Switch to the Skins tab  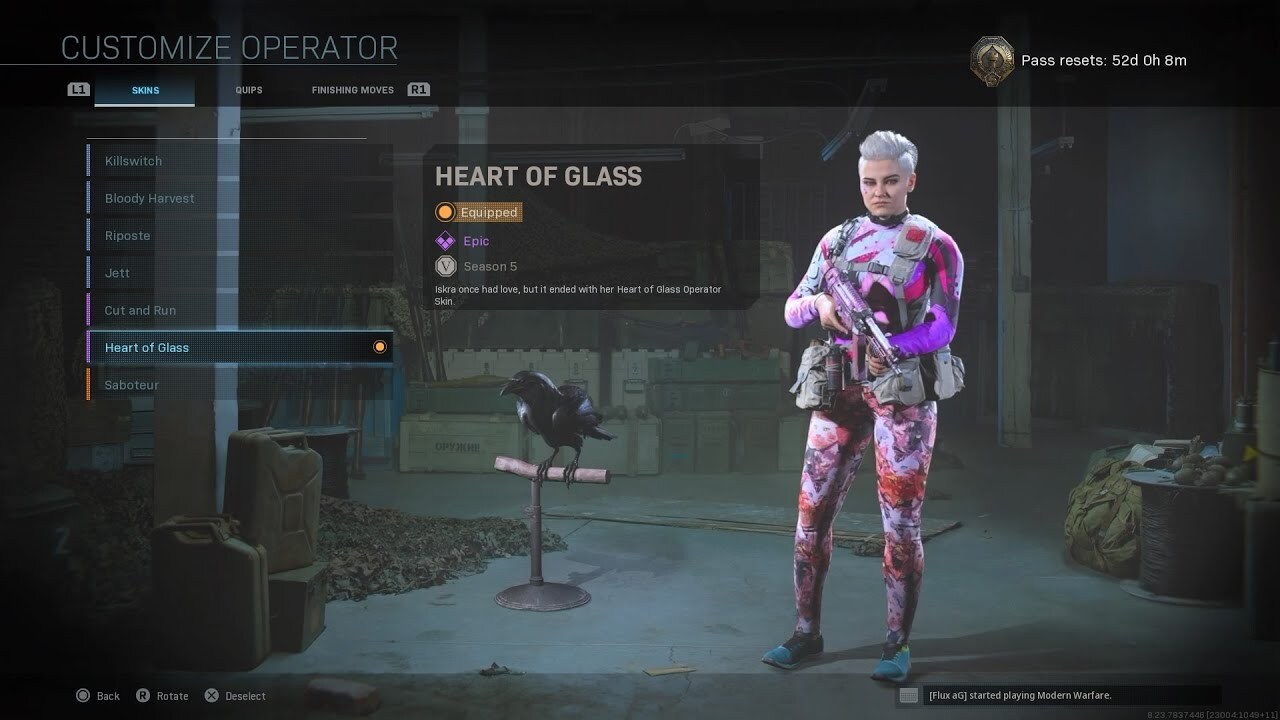145,90
